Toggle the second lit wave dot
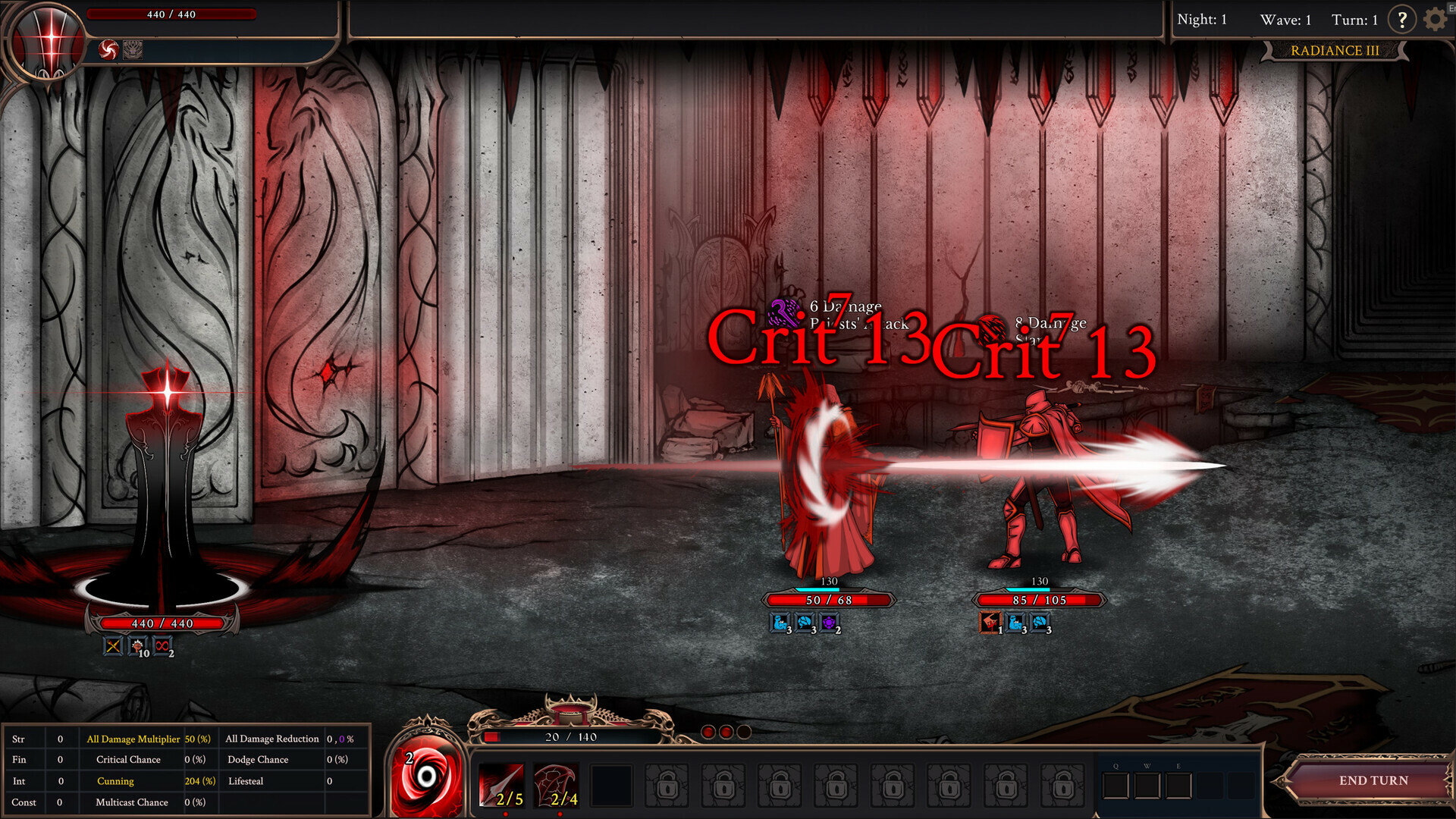 726,732
